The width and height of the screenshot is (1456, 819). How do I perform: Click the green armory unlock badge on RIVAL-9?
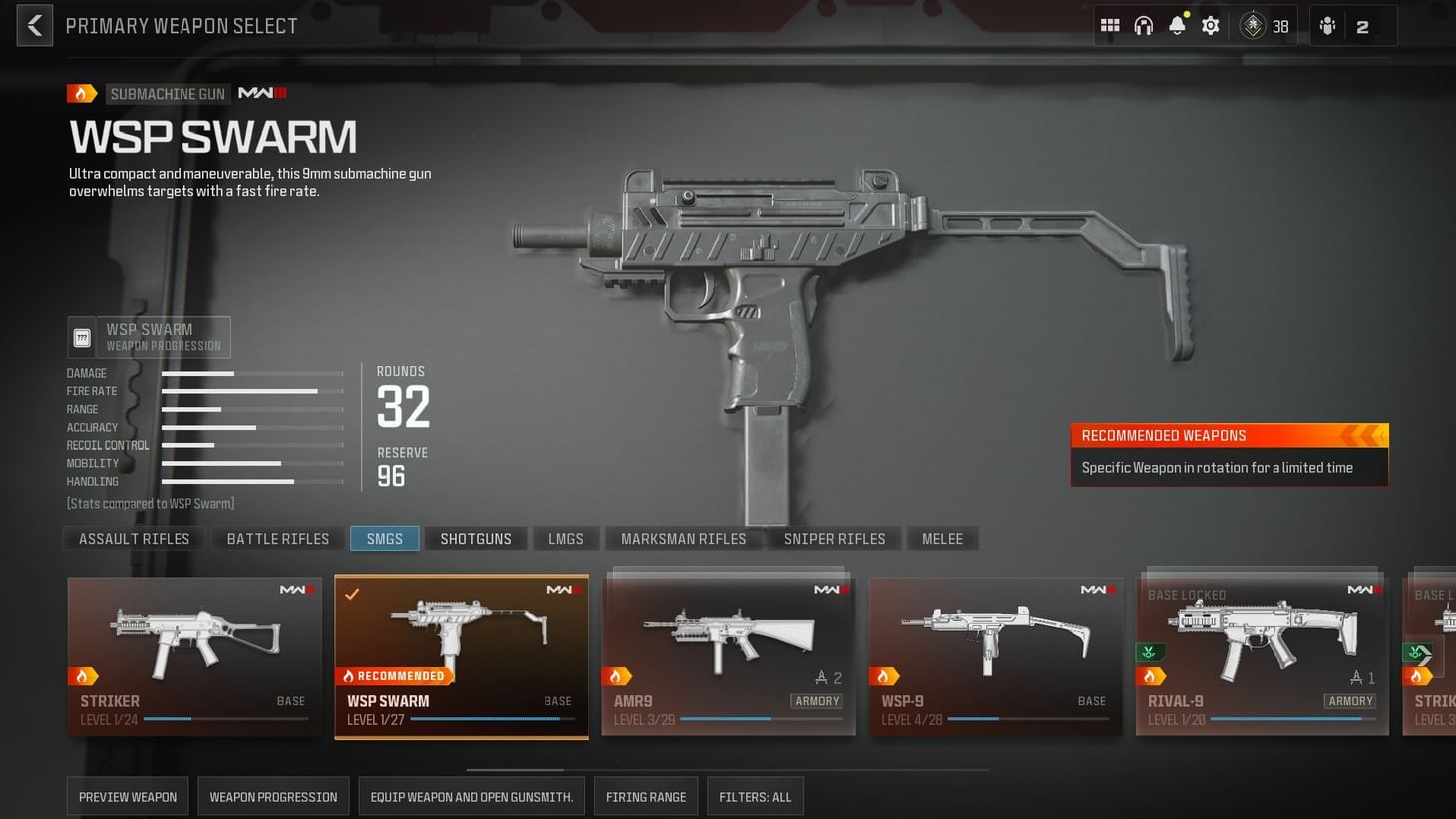coord(1149,651)
